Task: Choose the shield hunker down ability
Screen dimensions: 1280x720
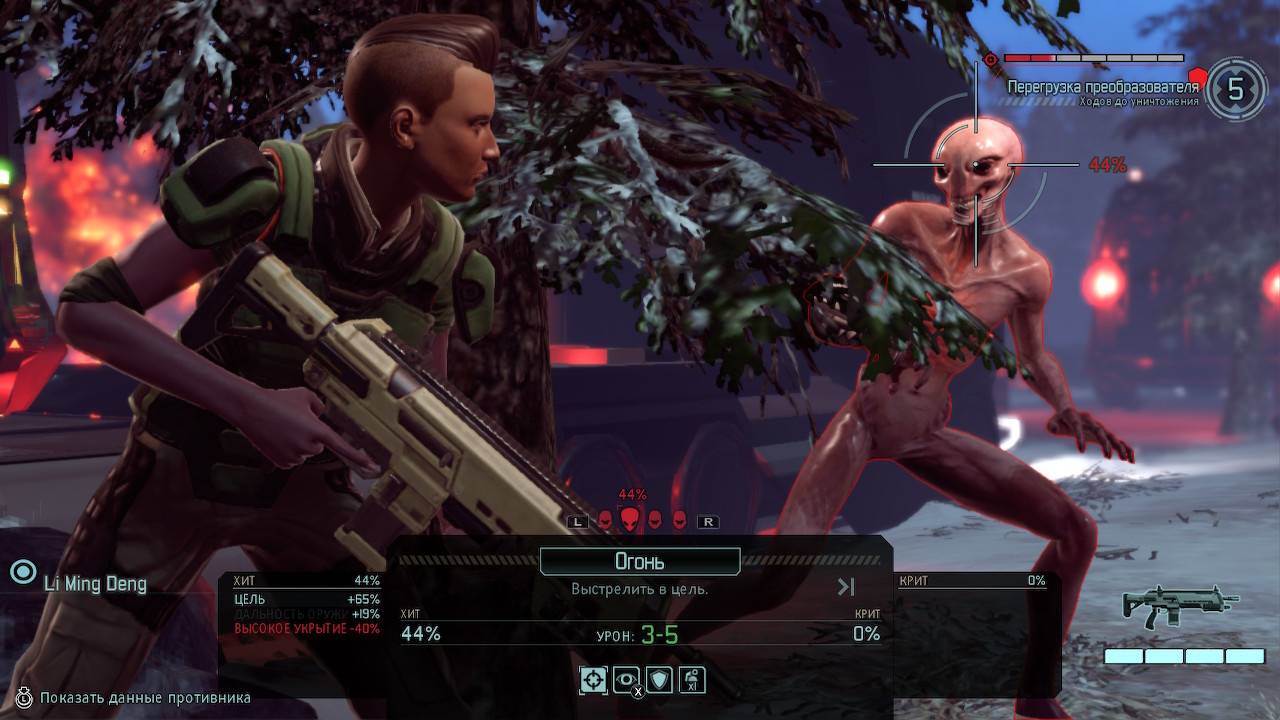Action: click(658, 680)
